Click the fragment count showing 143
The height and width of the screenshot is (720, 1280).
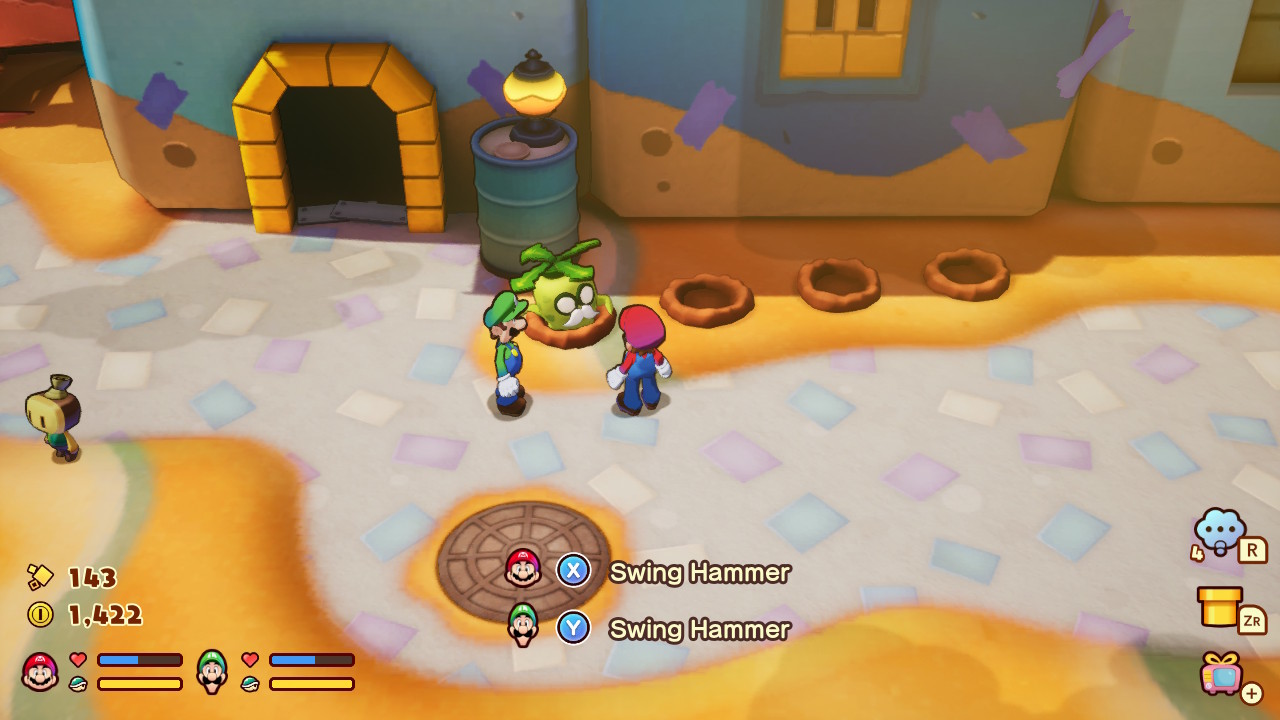tap(94, 579)
